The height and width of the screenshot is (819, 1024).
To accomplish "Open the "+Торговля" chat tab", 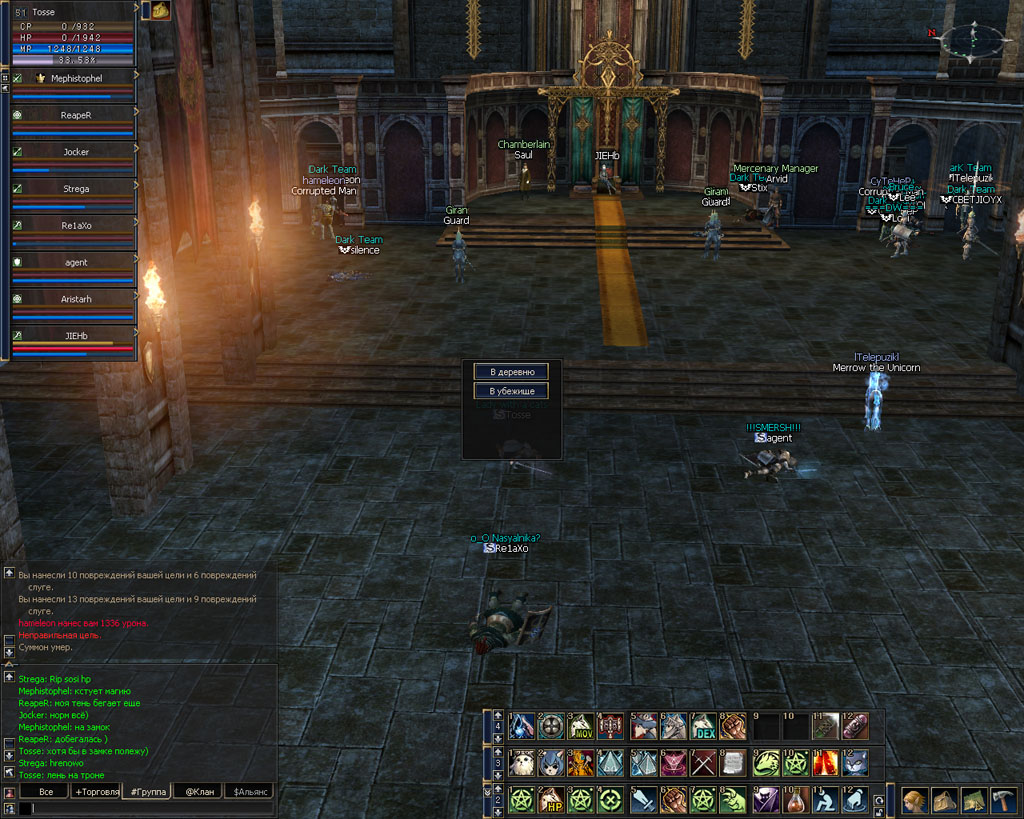I will coord(95,791).
